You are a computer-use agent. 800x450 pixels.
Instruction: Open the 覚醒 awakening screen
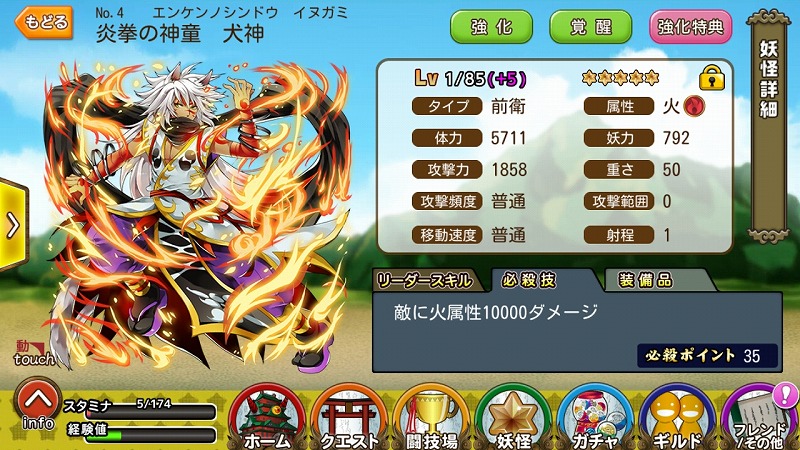(x=590, y=26)
